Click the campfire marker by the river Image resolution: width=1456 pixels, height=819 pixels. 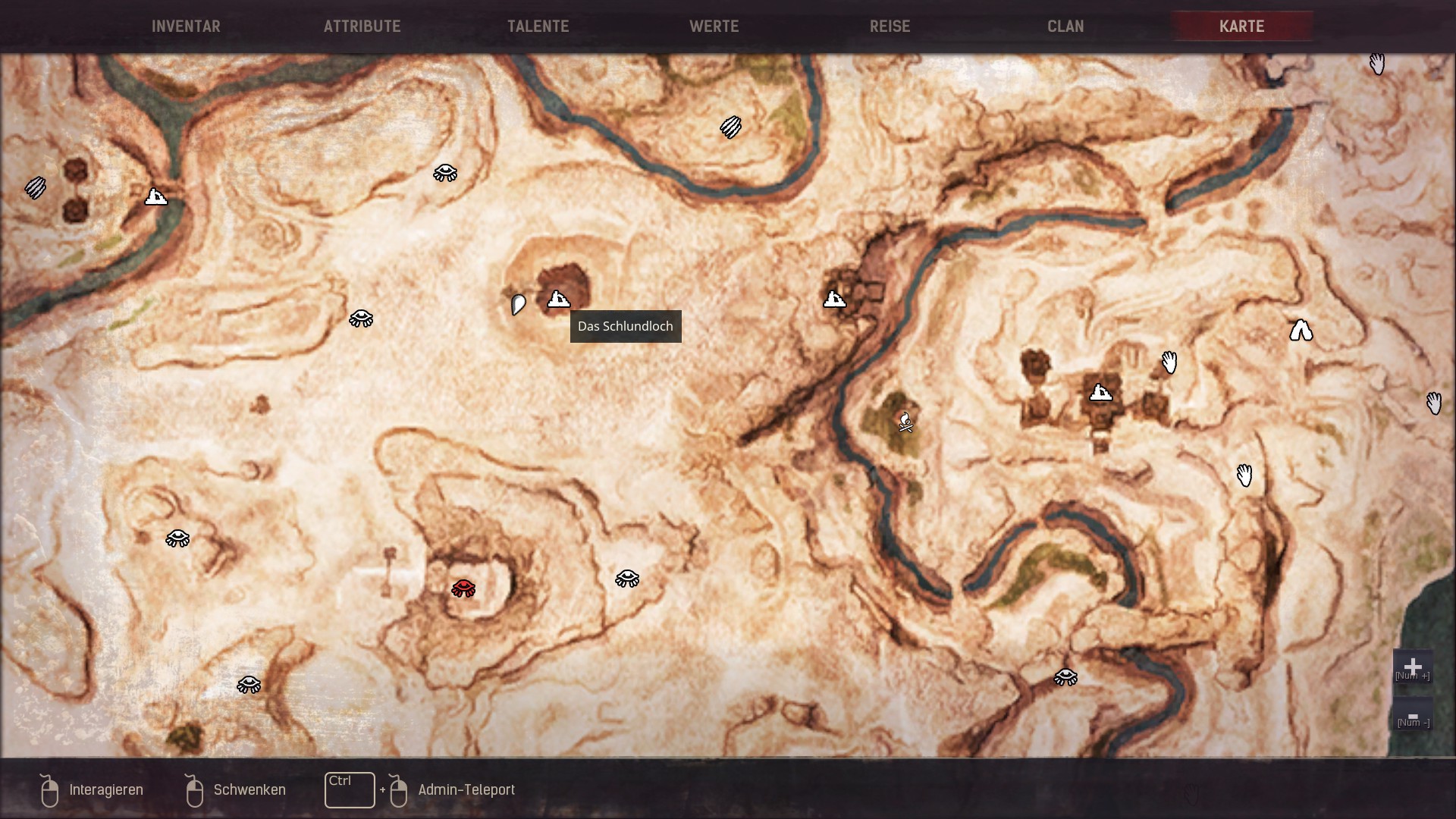905,422
